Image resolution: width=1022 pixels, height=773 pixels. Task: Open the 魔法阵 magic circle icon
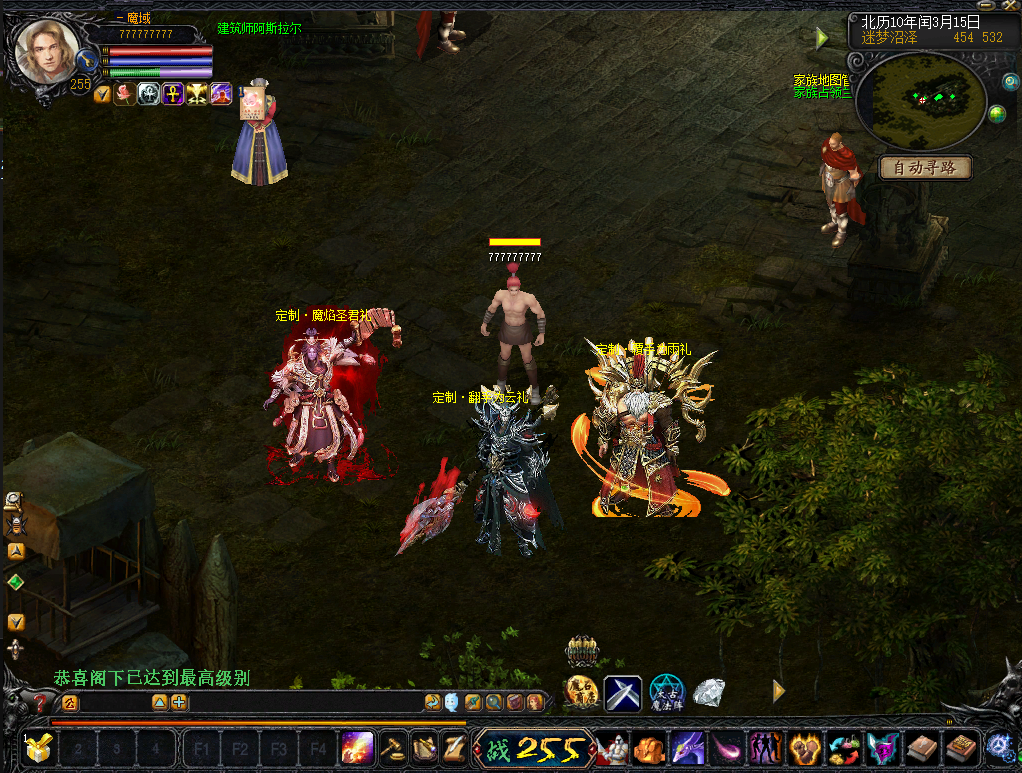click(666, 692)
